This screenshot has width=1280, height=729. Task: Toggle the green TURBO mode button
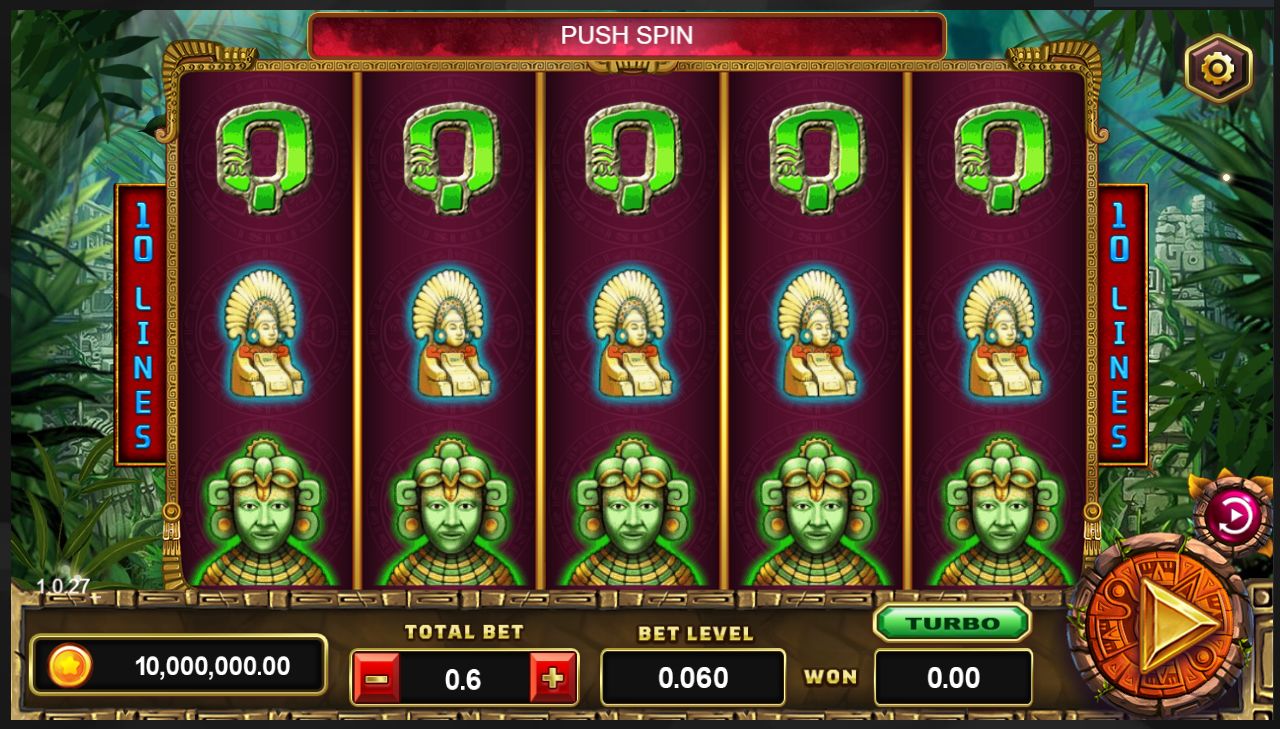tap(952, 623)
